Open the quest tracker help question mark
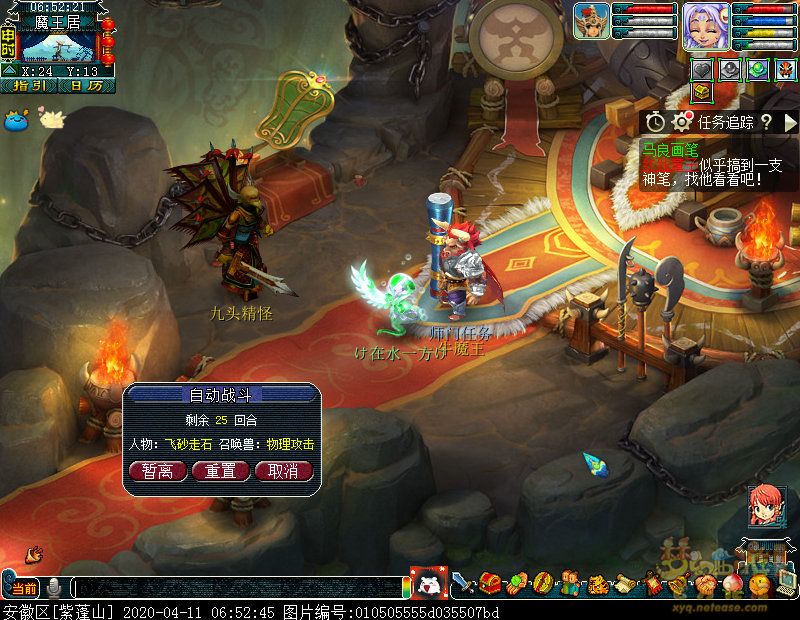The width and height of the screenshot is (800, 620). point(766,122)
